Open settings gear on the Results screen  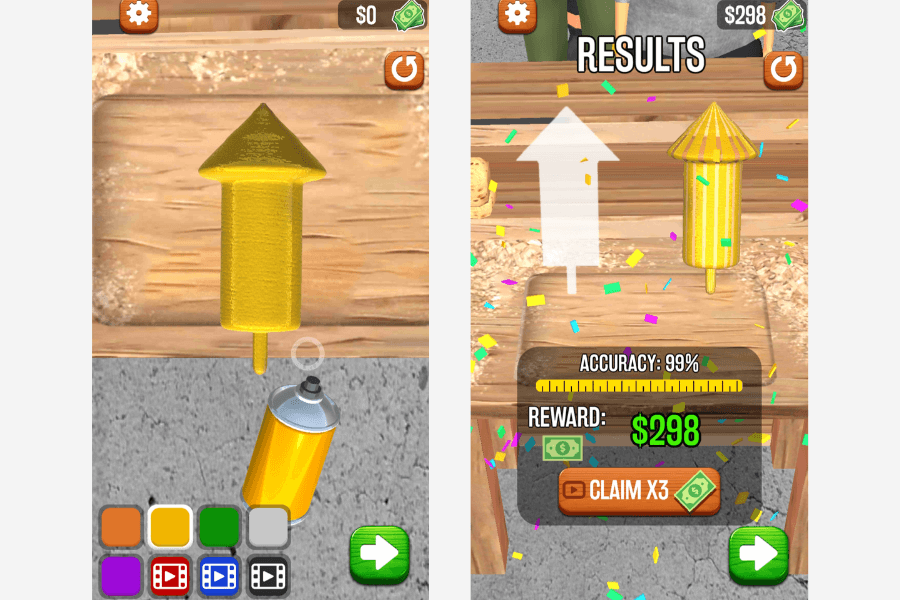click(517, 13)
